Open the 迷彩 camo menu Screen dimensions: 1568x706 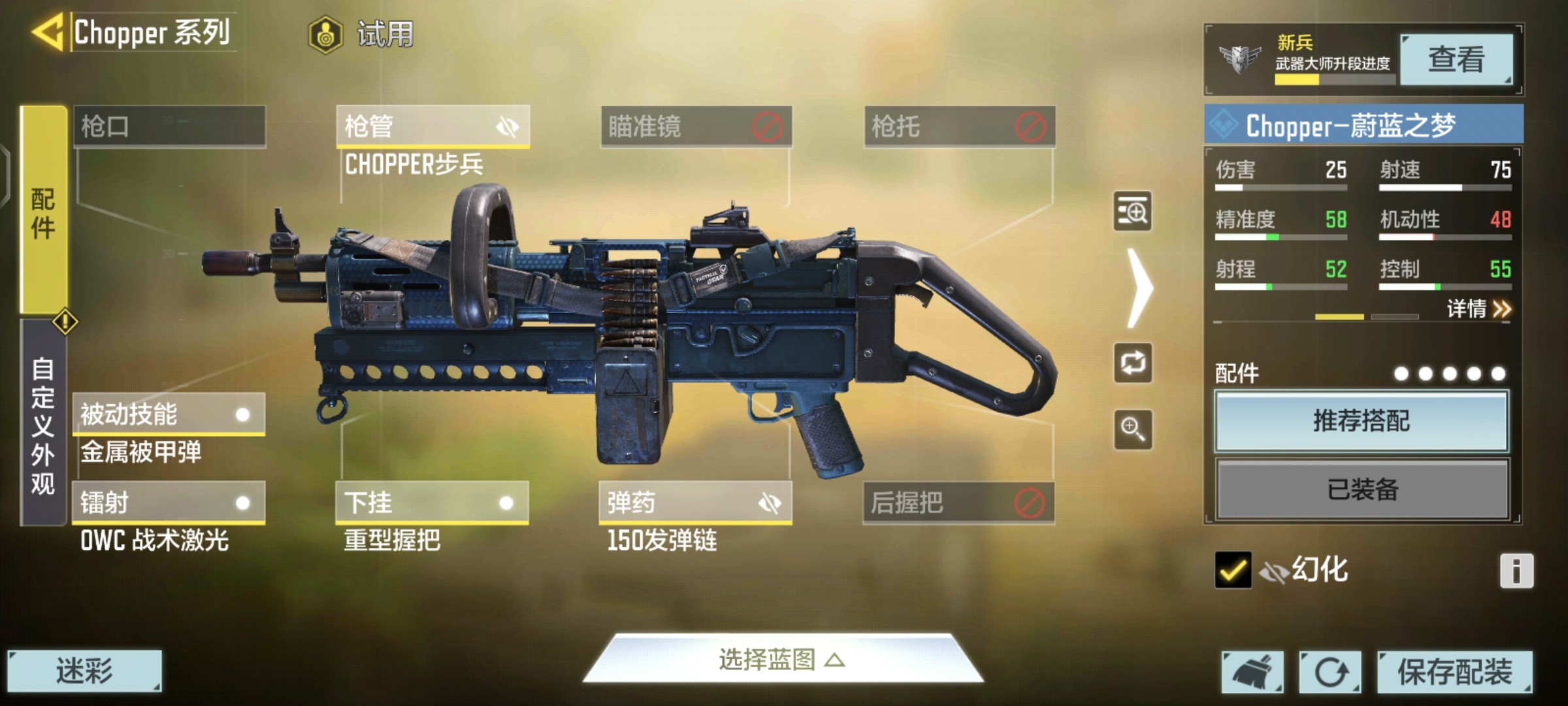click(84, 671)
